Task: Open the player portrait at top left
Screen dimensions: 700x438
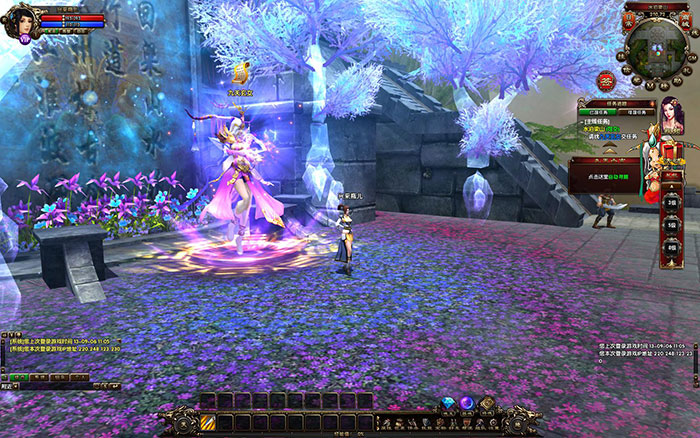Action: [x=20, y=20]
